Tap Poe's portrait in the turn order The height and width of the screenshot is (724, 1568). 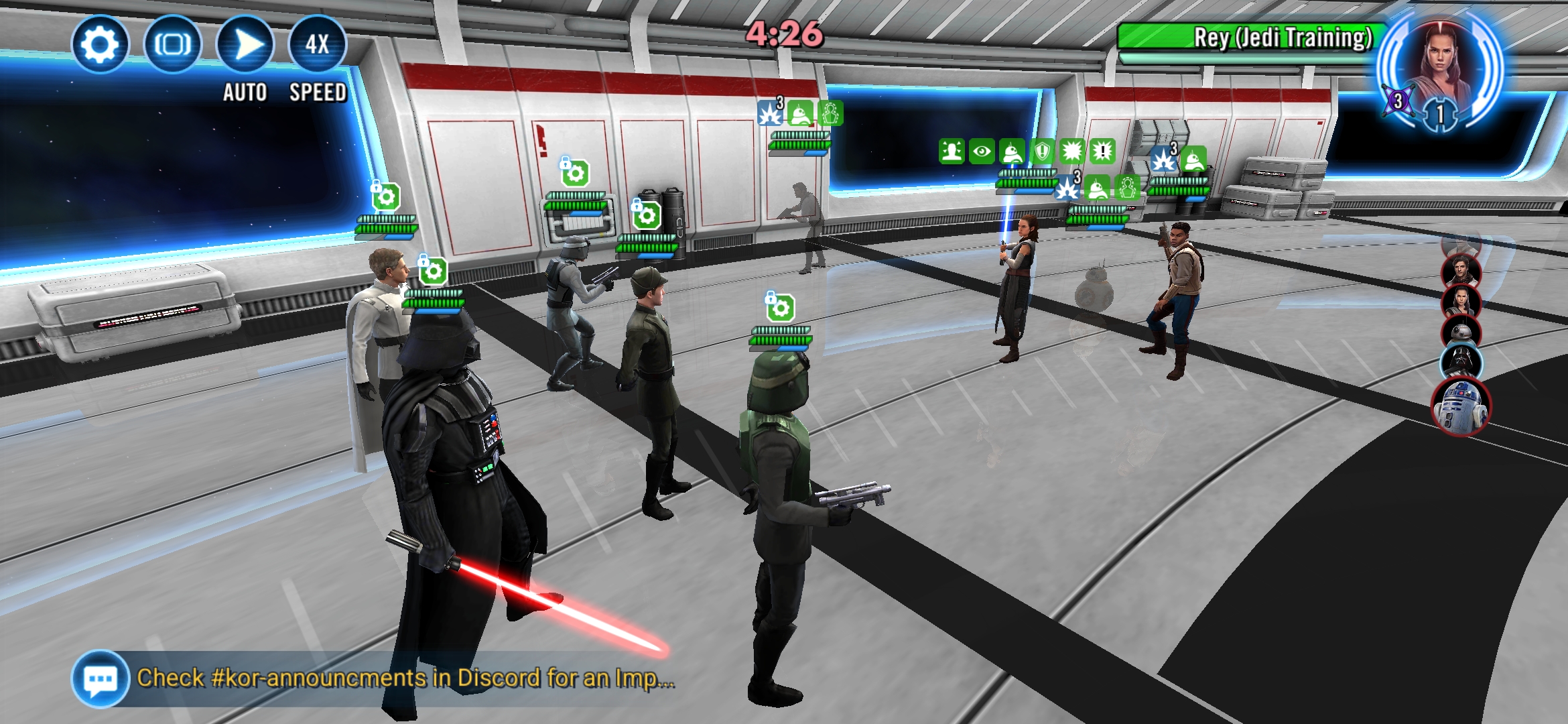[x=1461, y=270]
